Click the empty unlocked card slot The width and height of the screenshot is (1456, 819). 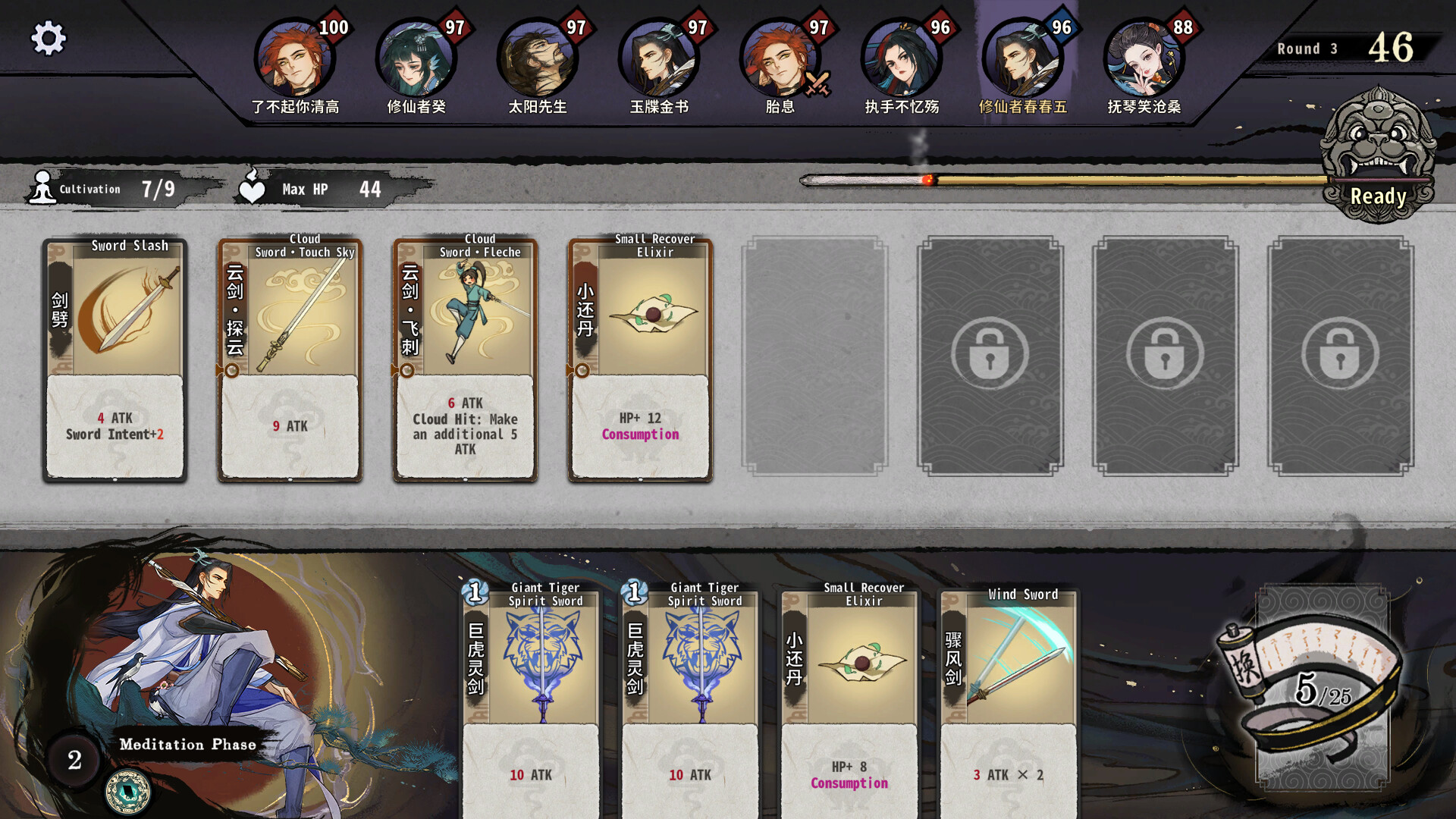(x=814, y=356)
